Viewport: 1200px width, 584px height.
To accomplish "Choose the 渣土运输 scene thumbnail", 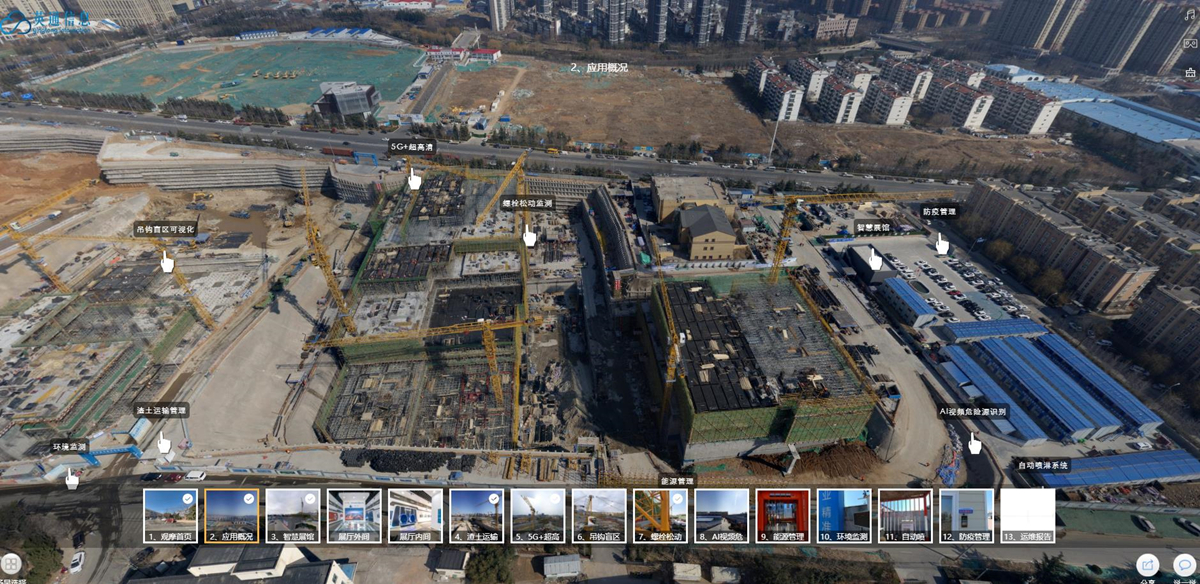I will (x=476, y=514).
